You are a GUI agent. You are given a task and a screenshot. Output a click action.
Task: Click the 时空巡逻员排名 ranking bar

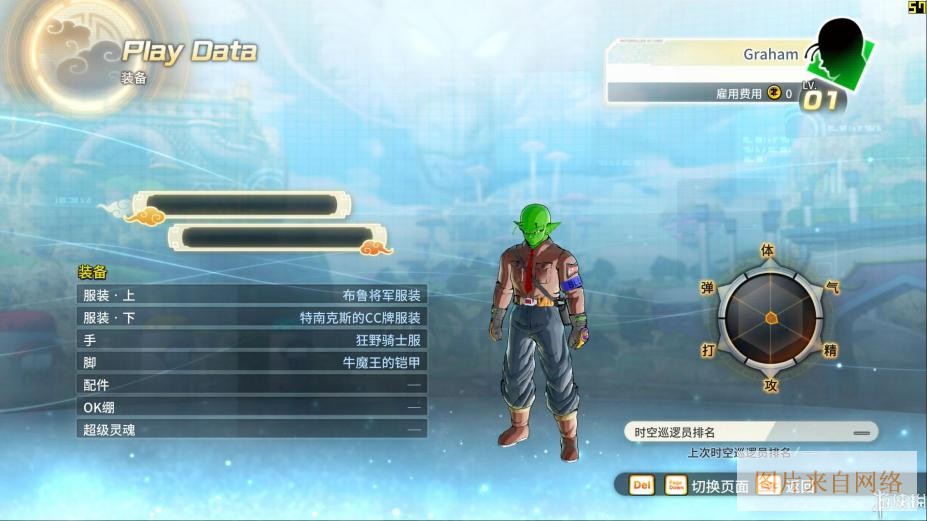tap(752, 432)
